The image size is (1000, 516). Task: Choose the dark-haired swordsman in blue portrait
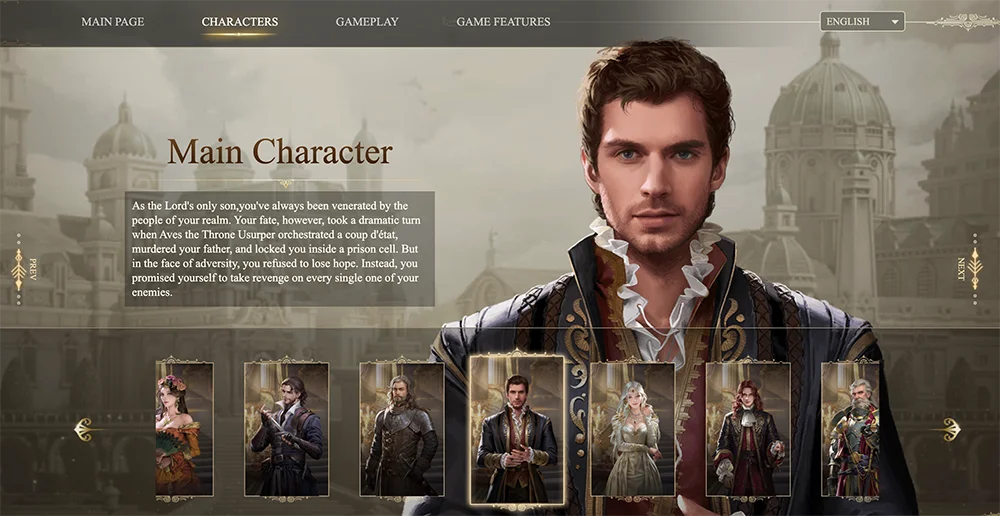point(286,429)
